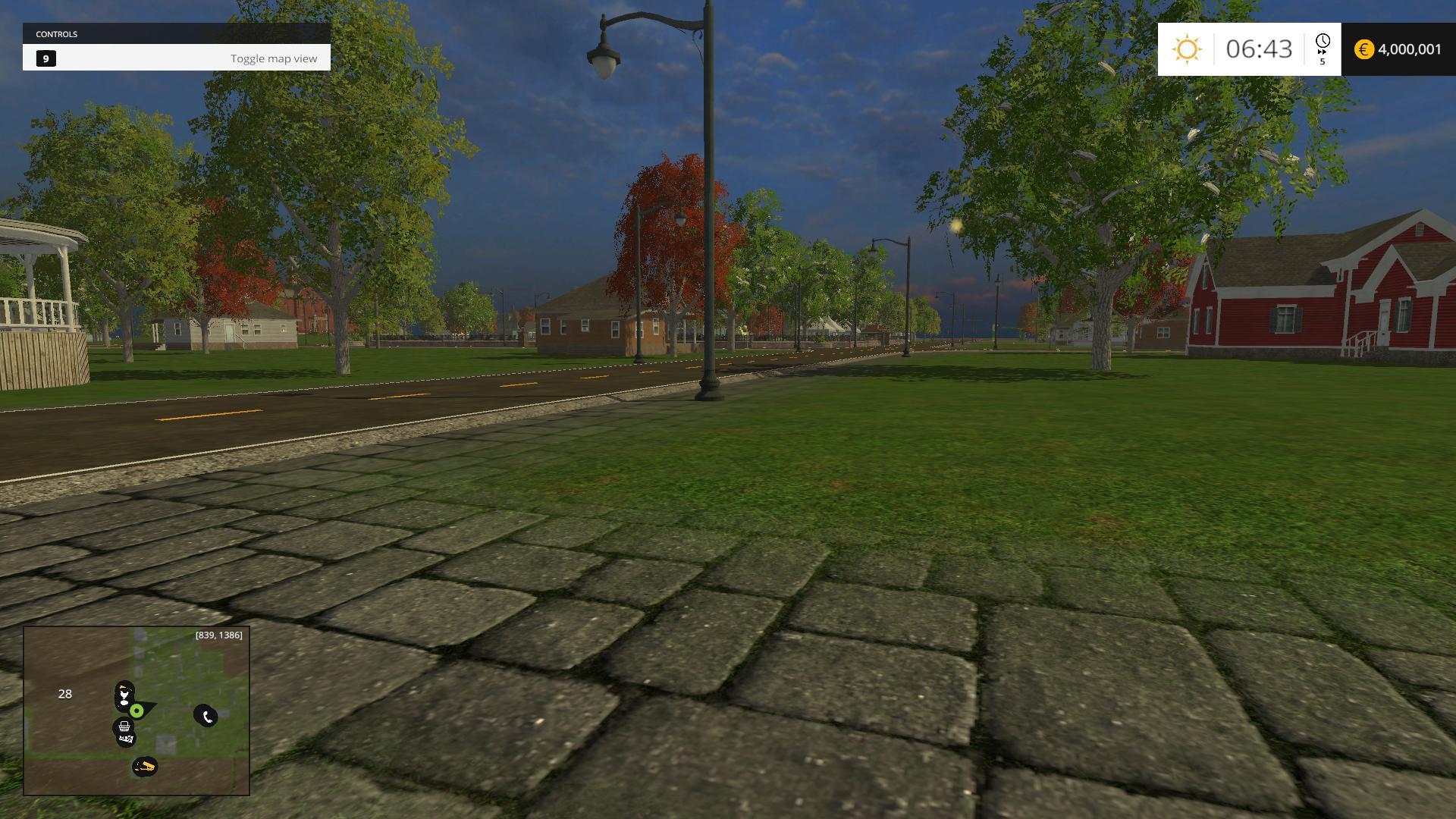Toggle the time display panel
This screenshot has width=1456, height=819.
pos(1259,49)
